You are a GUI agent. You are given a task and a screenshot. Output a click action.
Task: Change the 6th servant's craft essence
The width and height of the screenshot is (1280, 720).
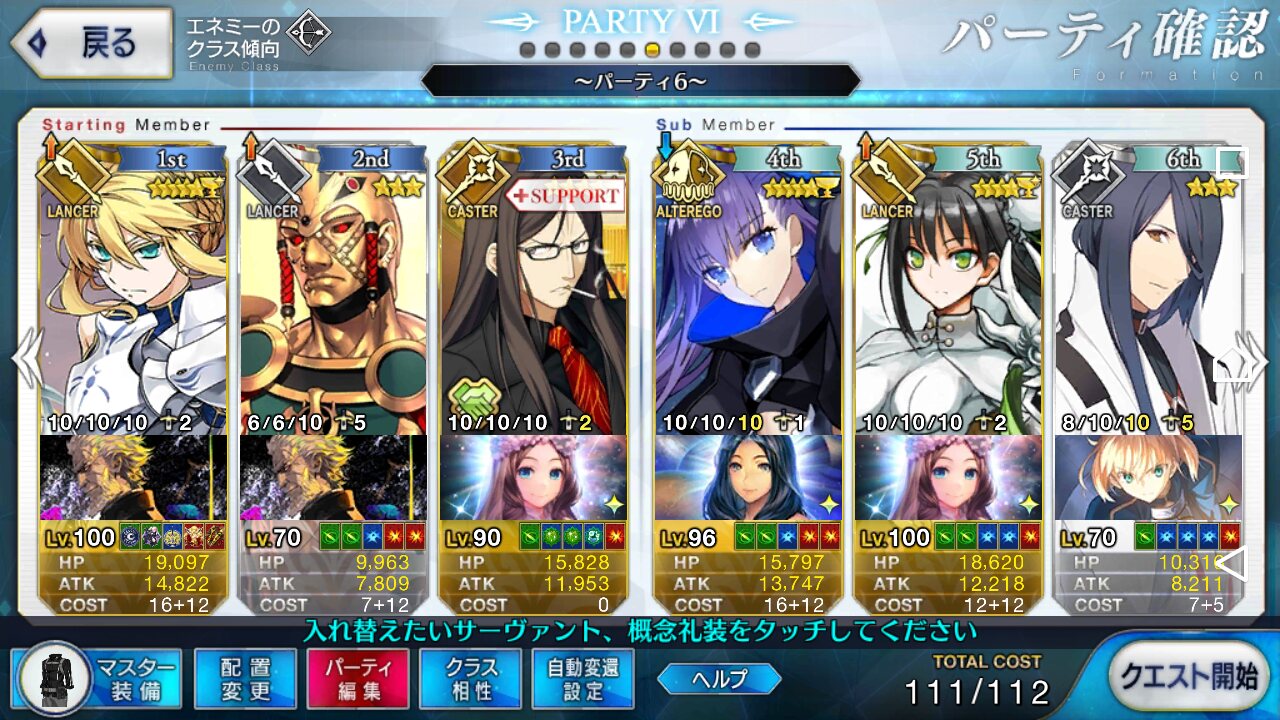point(1148,477)
